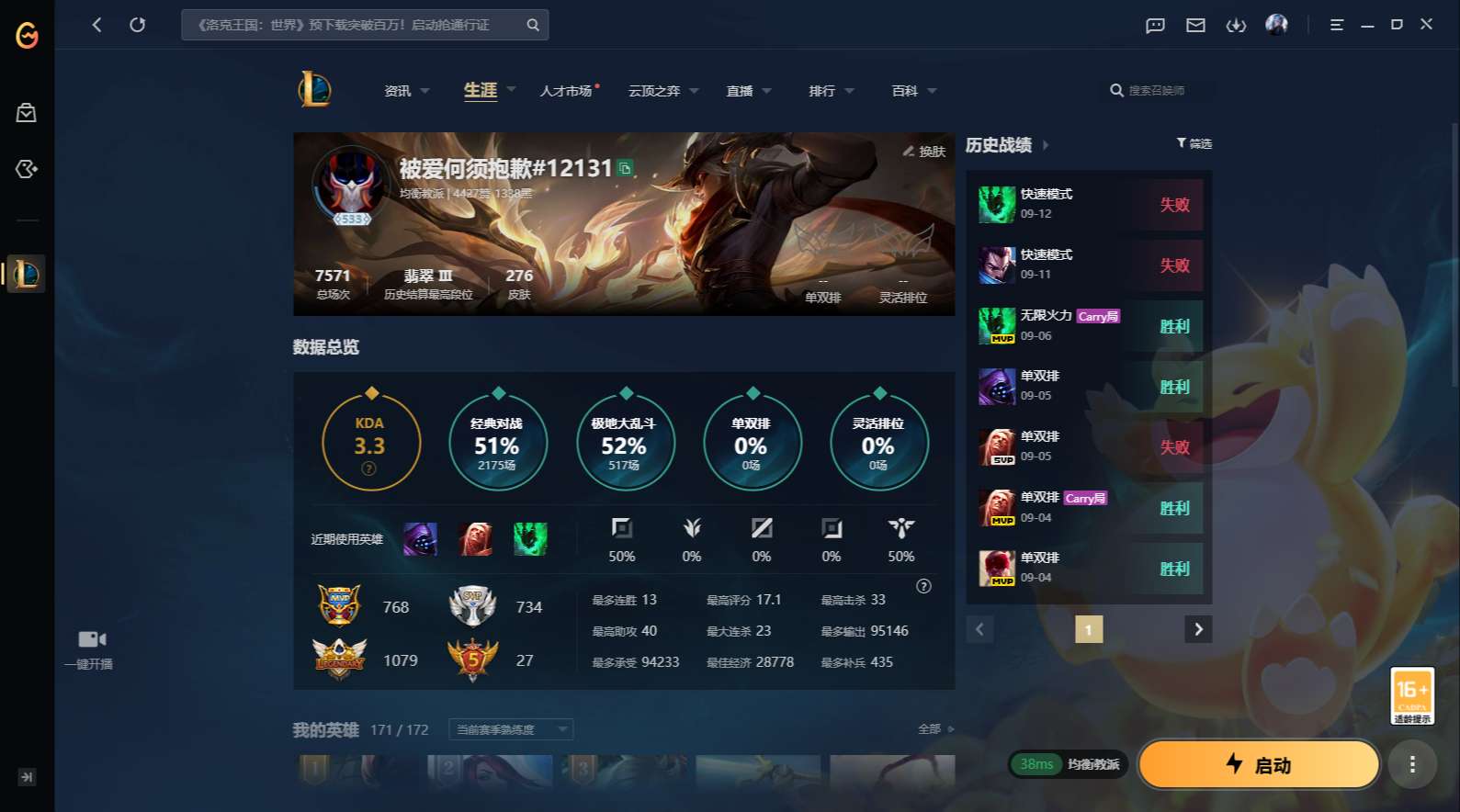Open the mail icon in title bar
Image resolution: width=1460 pixels, height=812 pixels.
[1195, 25]
